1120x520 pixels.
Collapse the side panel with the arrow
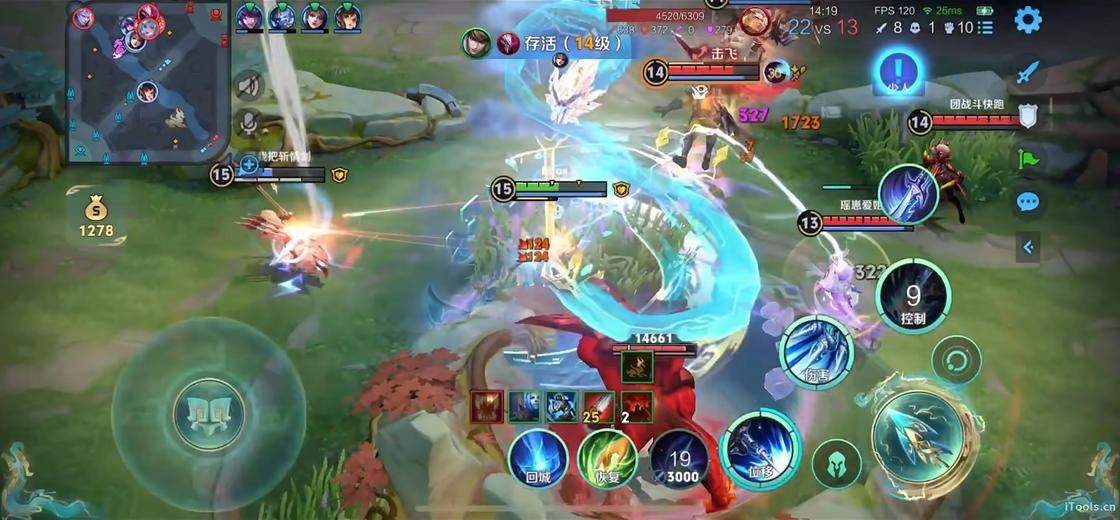click(x=1028, y=247)
